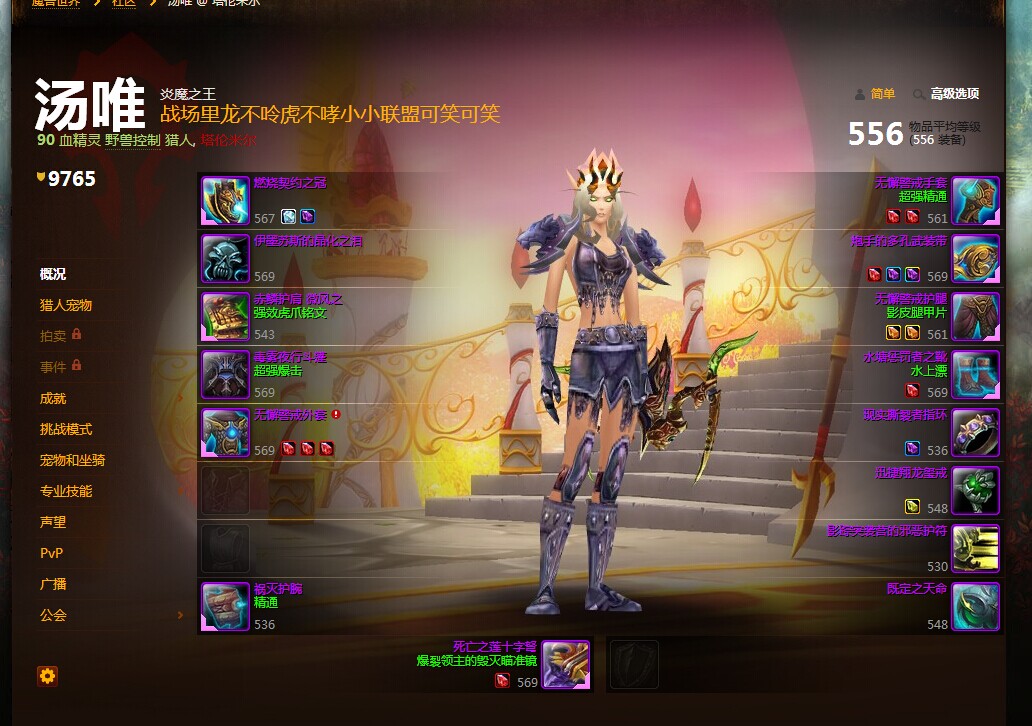Show the 声望 reputation page
Image resolution: width=1032 pixels, height=726 pixels.
pyautogui.click(x=53, y=522)
